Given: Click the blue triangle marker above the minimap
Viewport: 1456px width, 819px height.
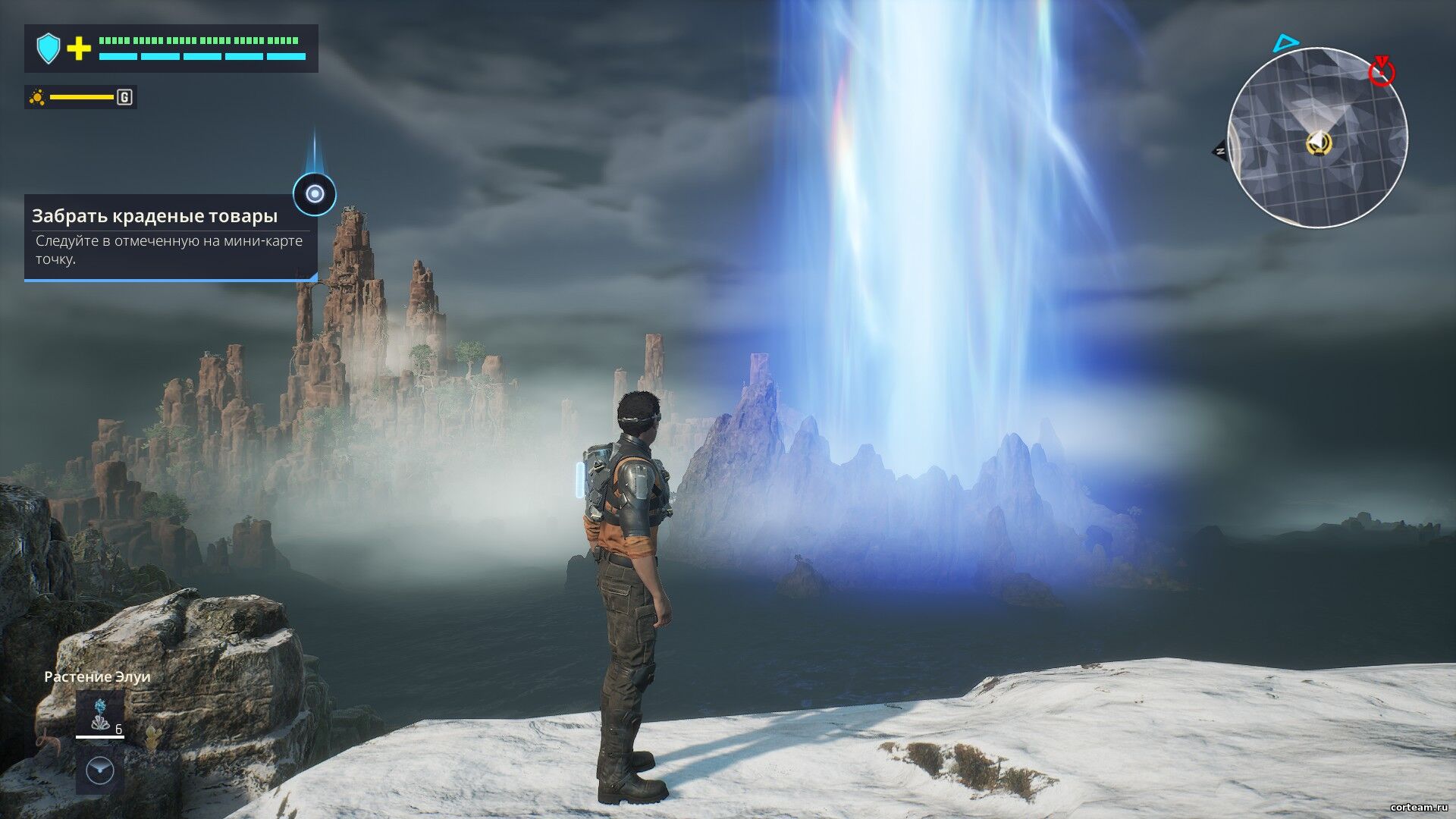Looking at the screenshot, I should coord(1285,43).
